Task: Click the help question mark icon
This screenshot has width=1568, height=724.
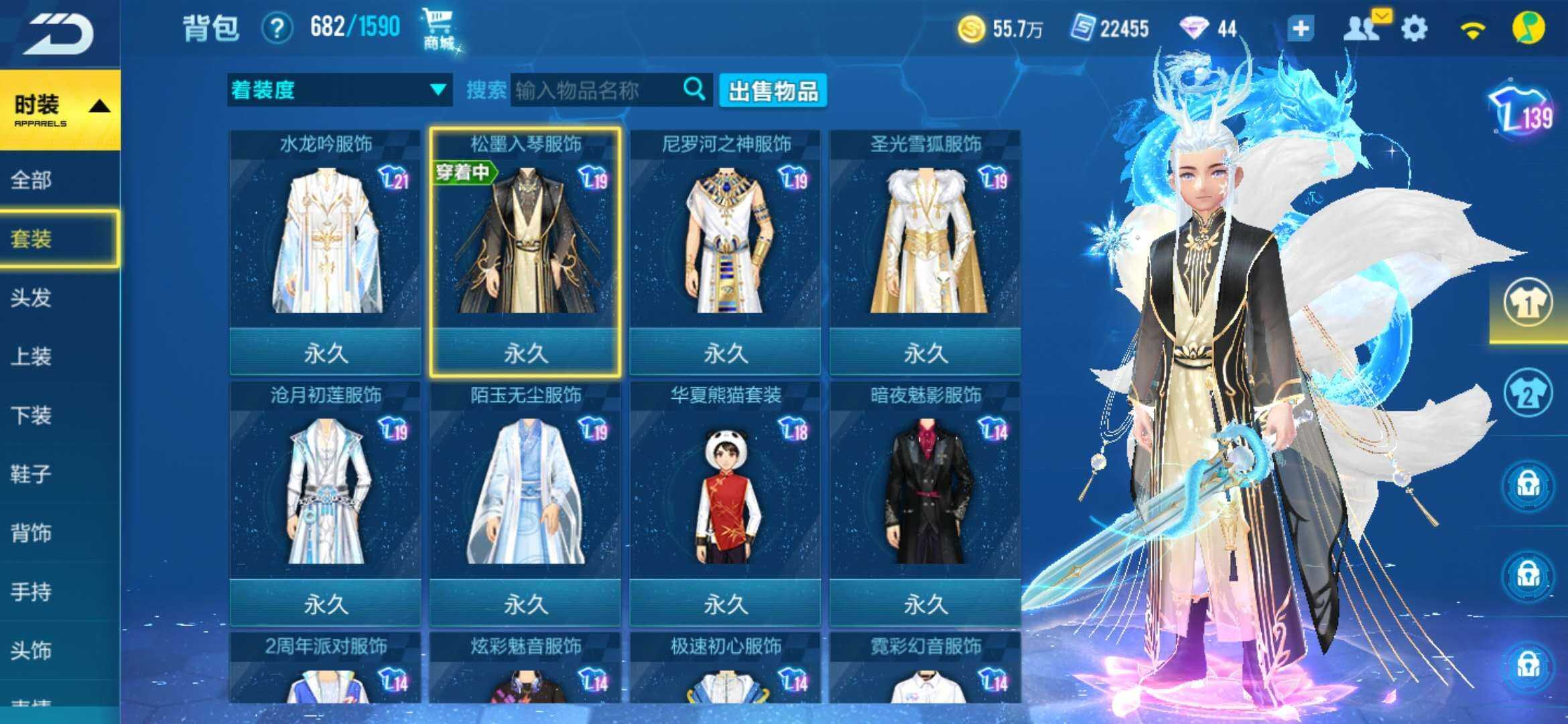Action: [x=277, y=28]
